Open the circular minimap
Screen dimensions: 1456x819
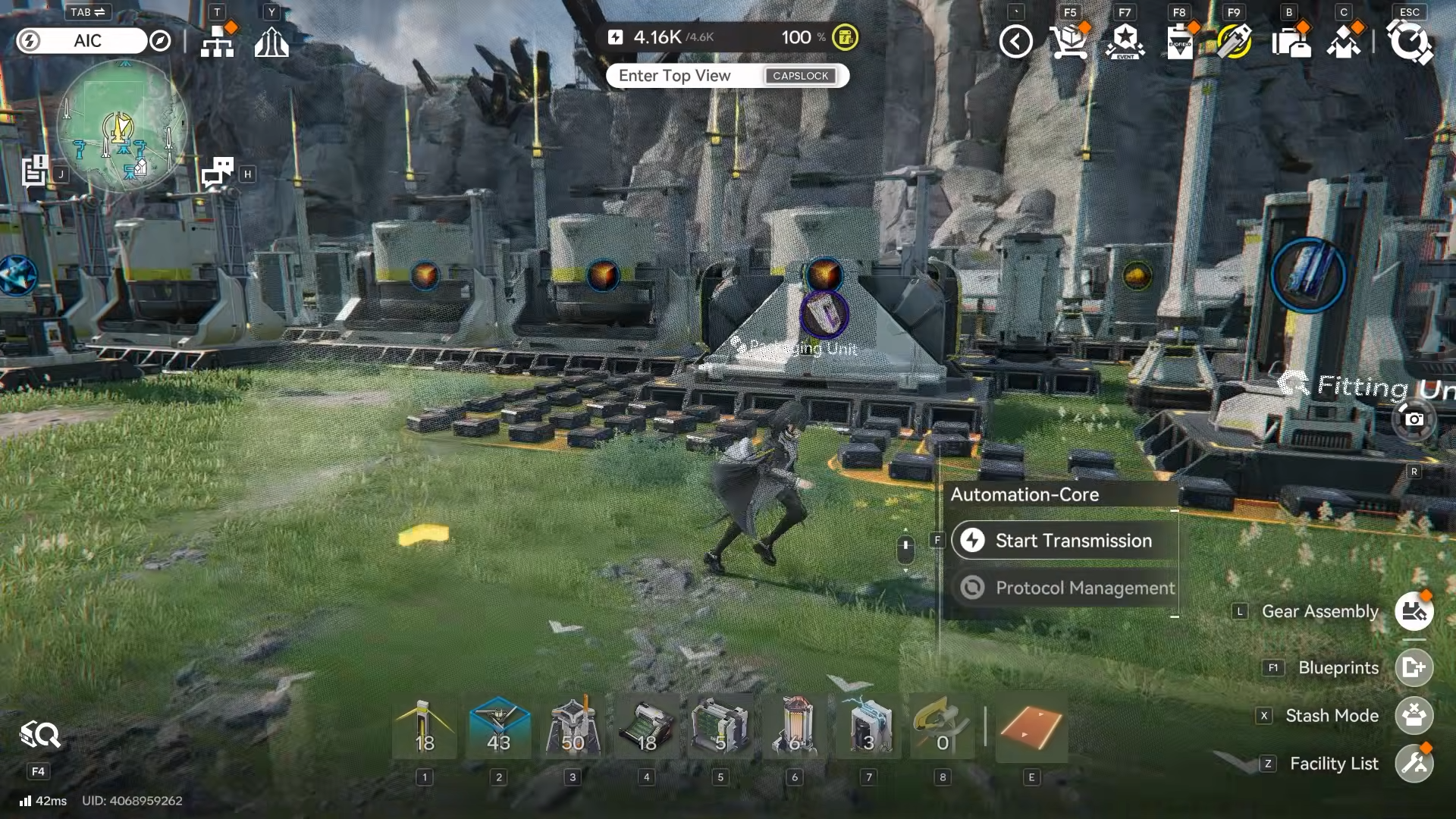pos(121,126)
